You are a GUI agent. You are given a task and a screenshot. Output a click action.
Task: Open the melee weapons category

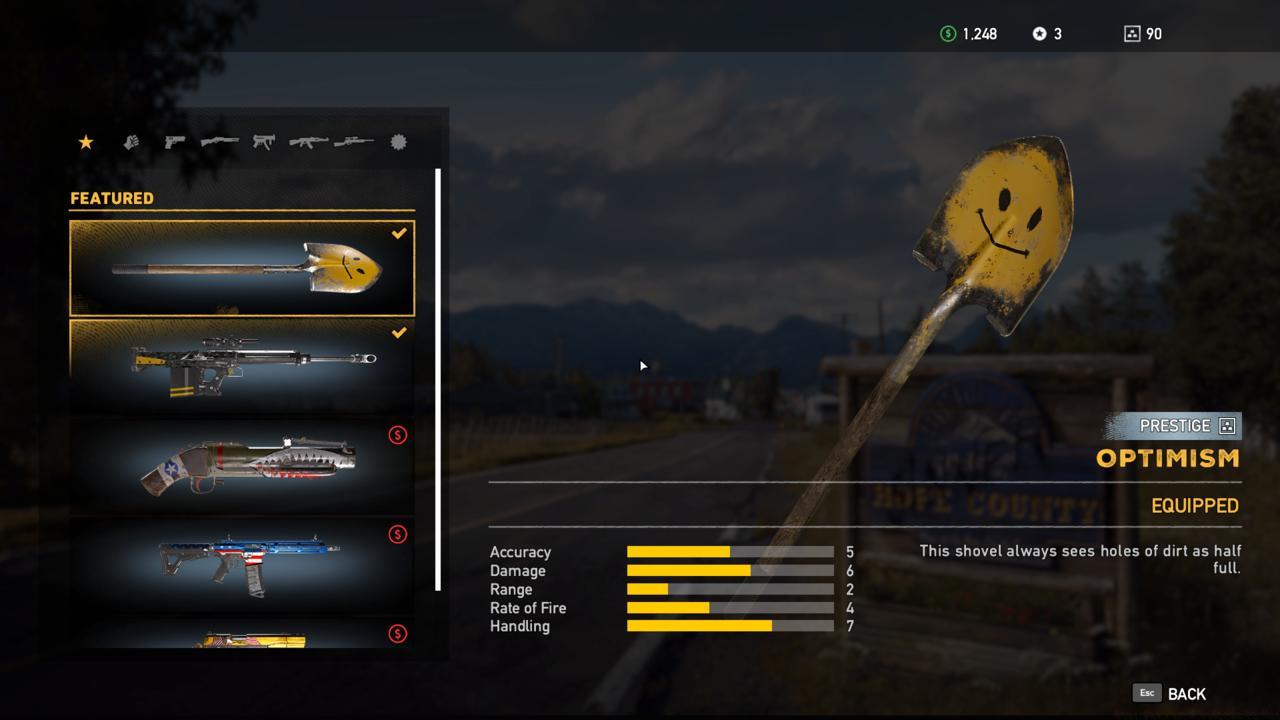pyautogui.click(x=131, y=141)
